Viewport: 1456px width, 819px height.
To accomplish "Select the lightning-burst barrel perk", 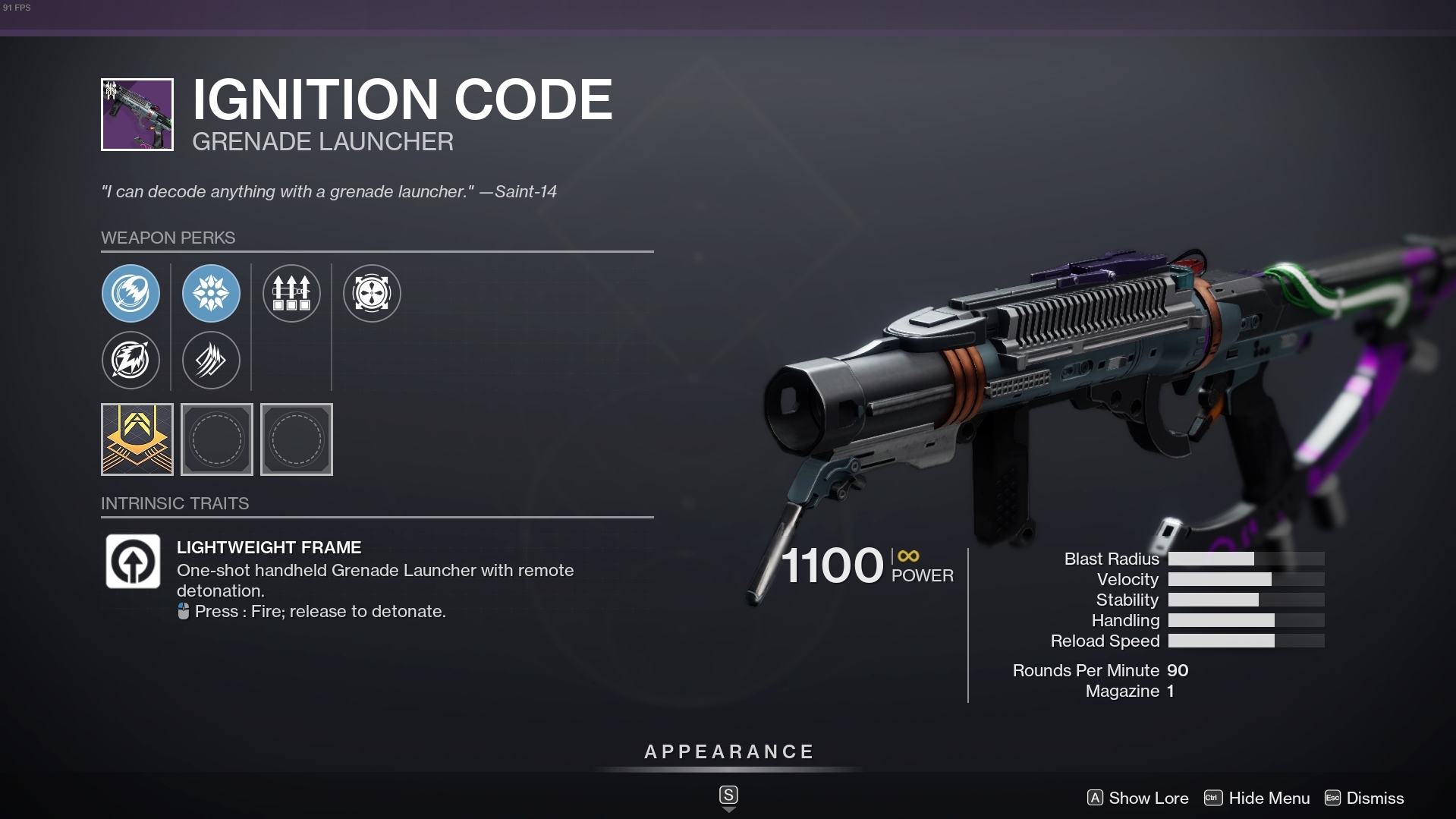I will pyautogui.click(x=131, y=361).
